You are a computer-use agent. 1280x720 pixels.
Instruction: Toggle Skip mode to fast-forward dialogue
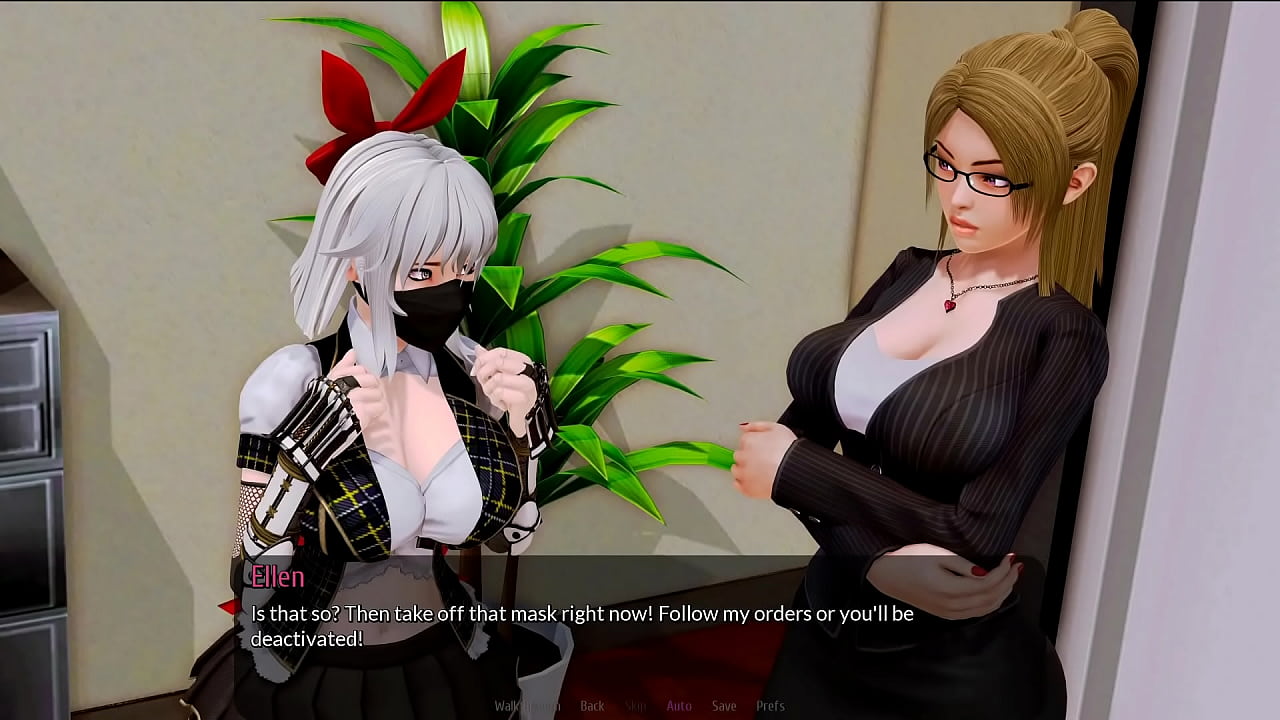636,706
